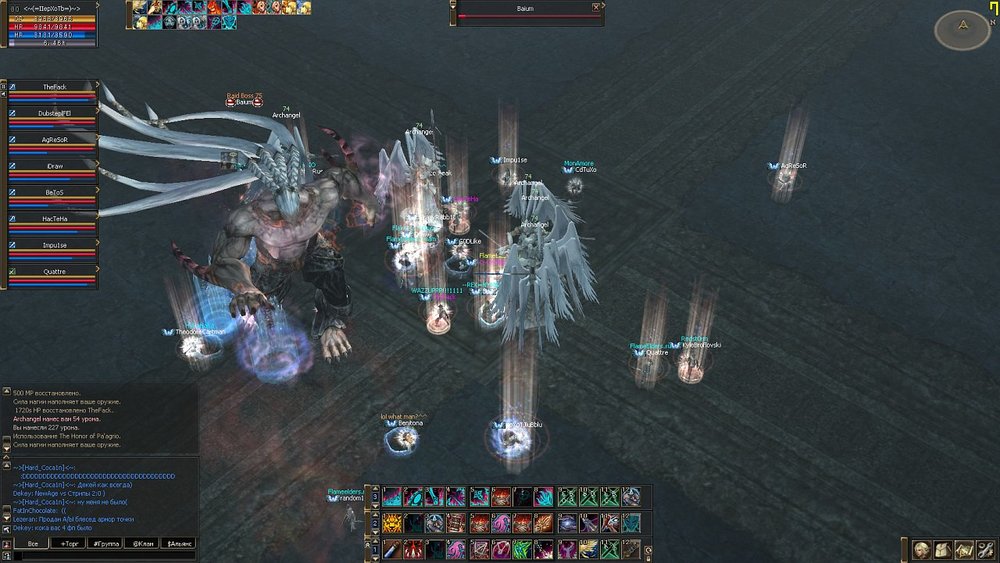Open the inventory bag icon
The image size is (1000, 563).
click(941, 549)
